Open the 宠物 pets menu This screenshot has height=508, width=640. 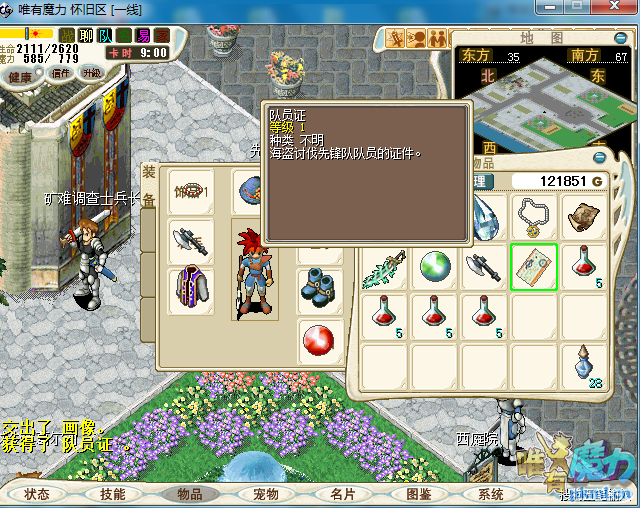click(265, 494)
